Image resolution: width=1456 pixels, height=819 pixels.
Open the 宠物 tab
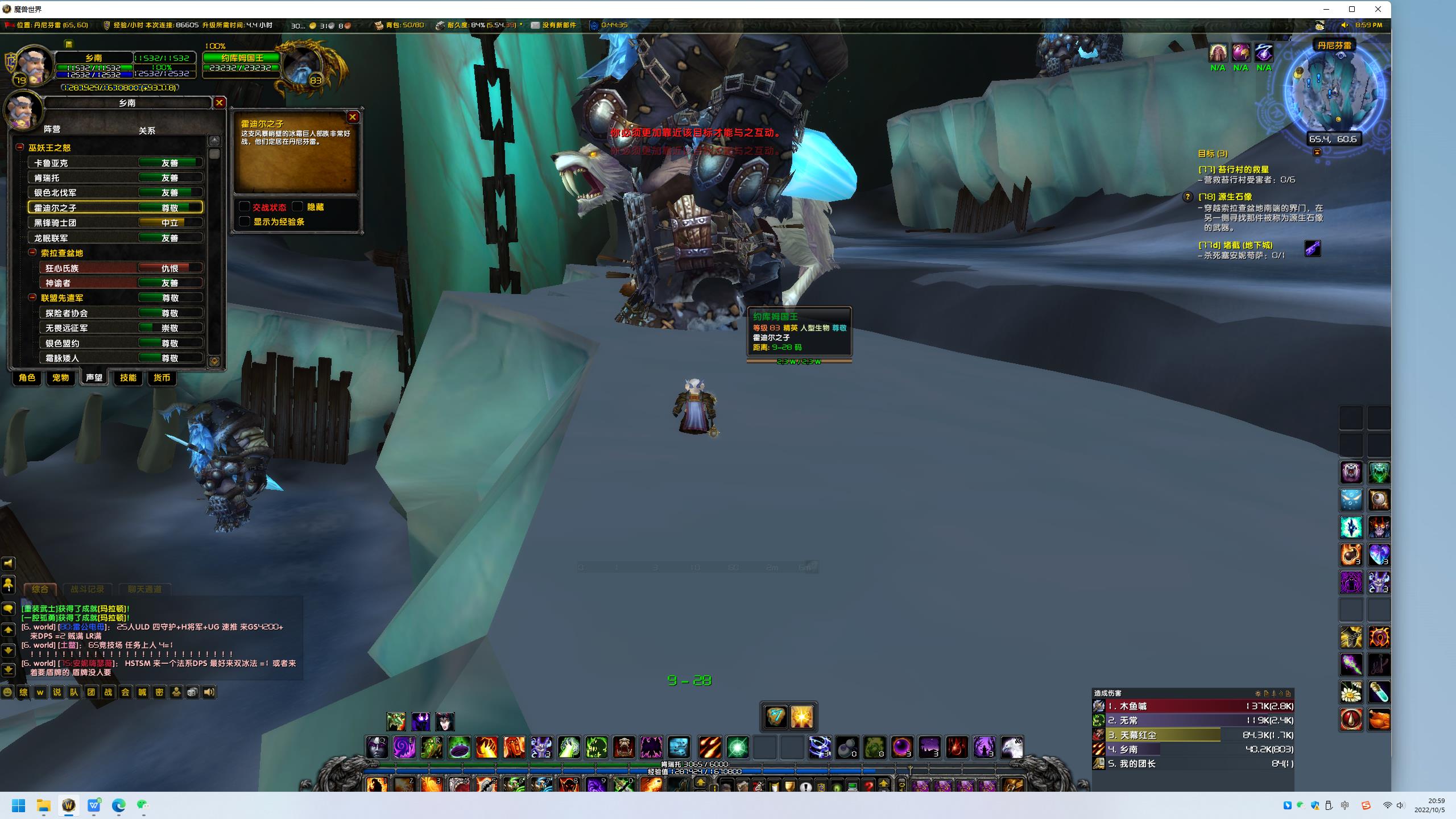60,378
